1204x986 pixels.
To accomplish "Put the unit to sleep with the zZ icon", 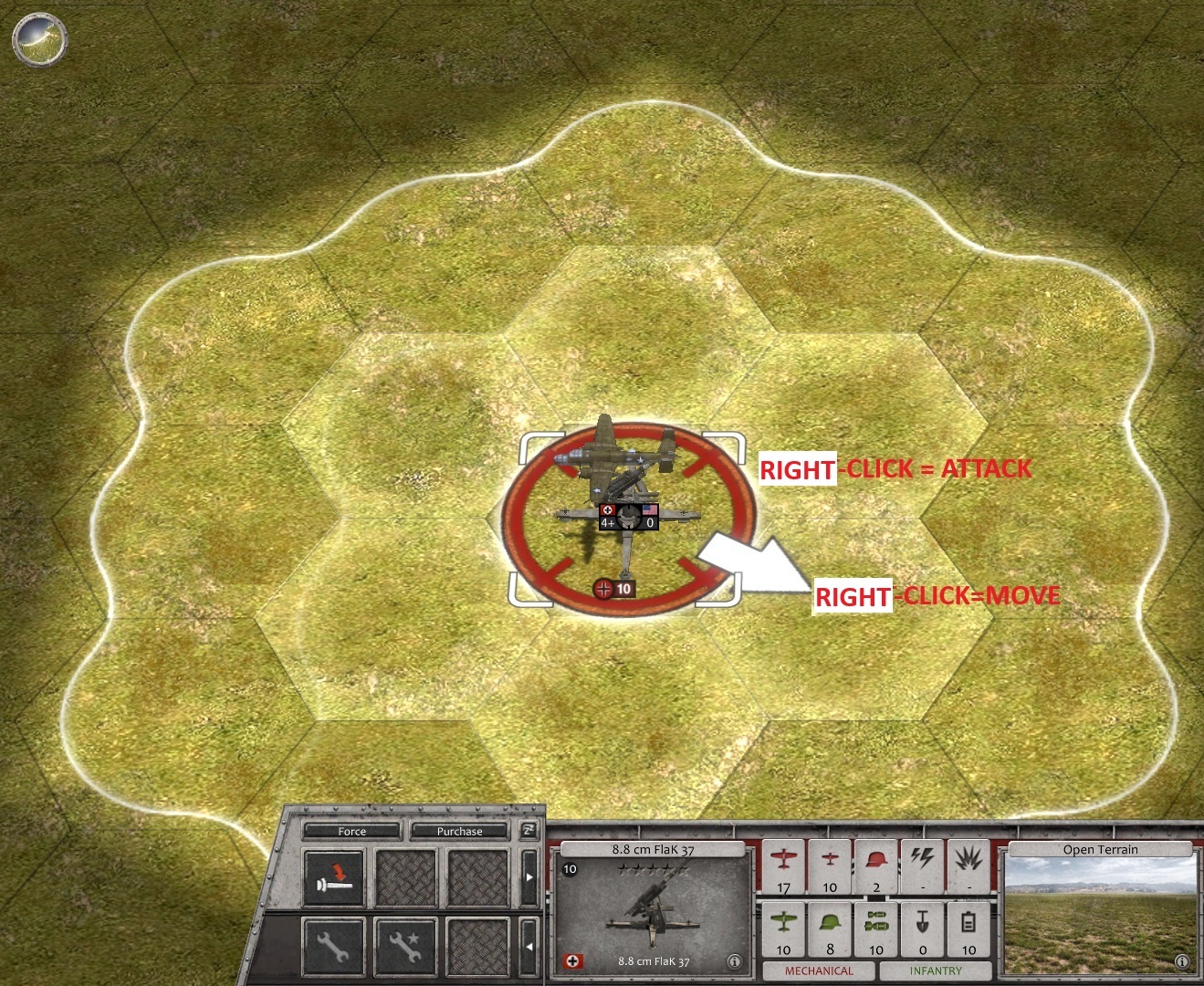I will pyautogui.click(x=529, y=832).
